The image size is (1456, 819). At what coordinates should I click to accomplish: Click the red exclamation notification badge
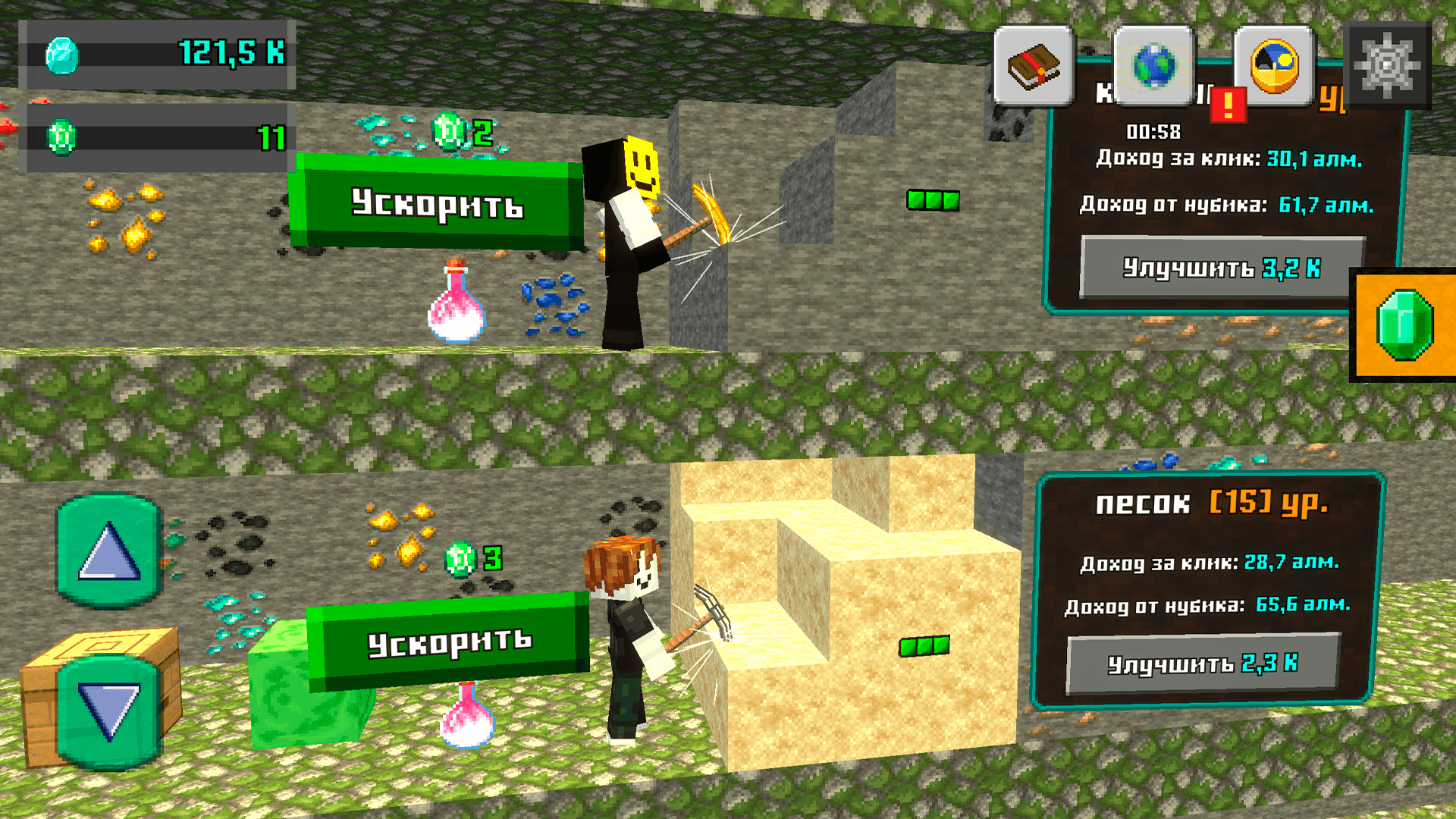[x=1230, y=106]
